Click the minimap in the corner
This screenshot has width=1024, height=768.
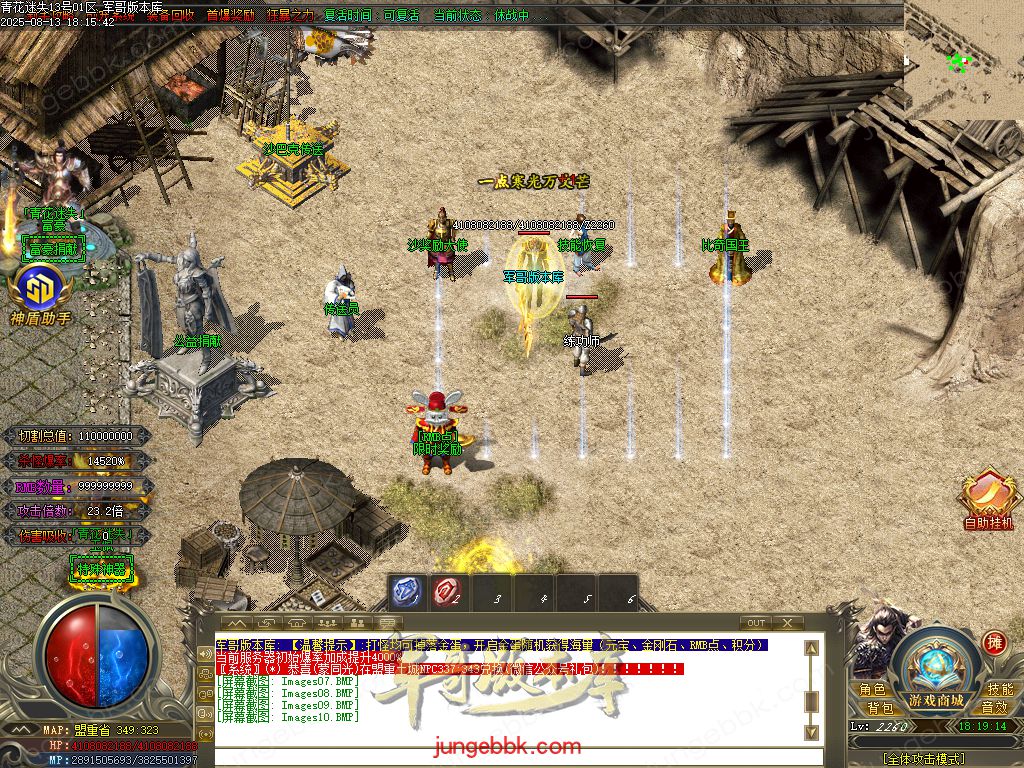[963, 58]
